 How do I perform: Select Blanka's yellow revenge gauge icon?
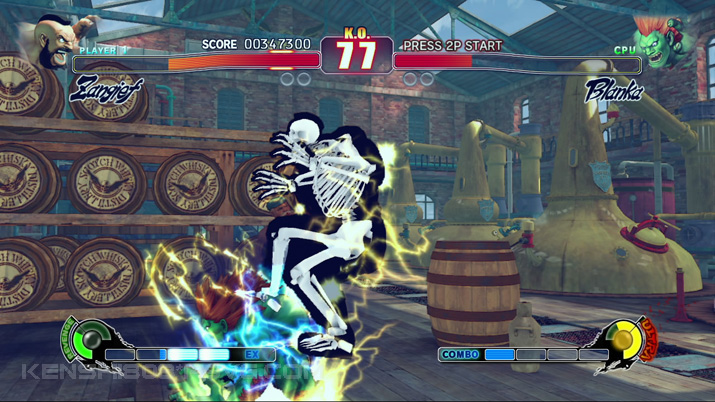(x=625, y=340)
